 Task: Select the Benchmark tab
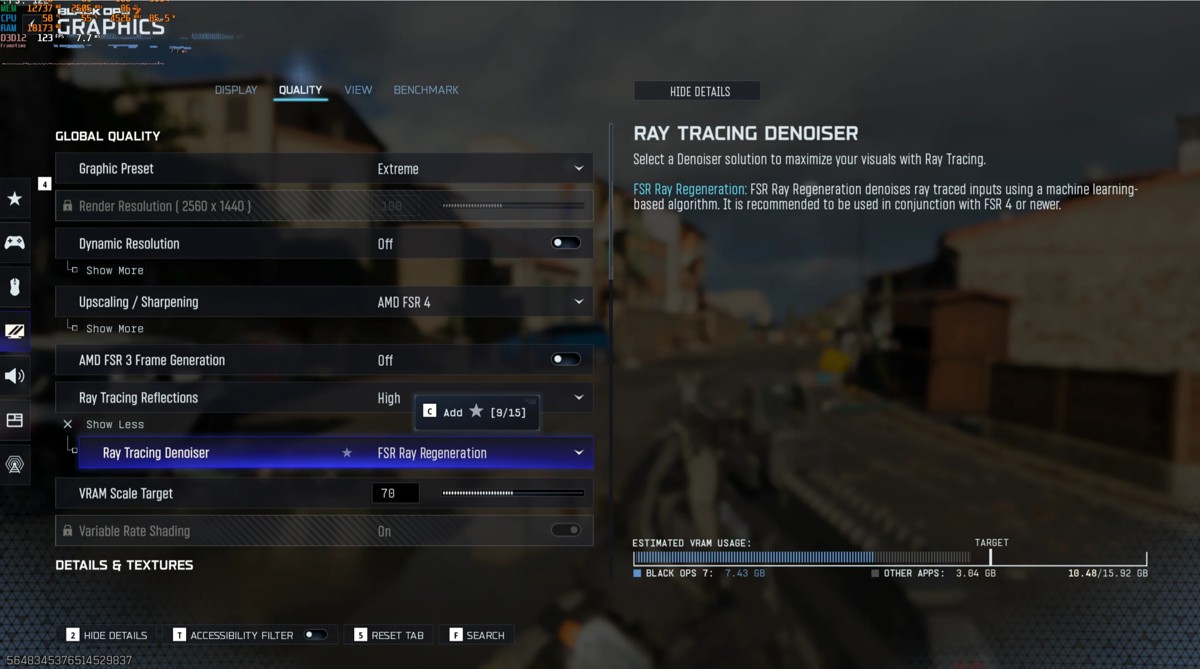point(426,90)
